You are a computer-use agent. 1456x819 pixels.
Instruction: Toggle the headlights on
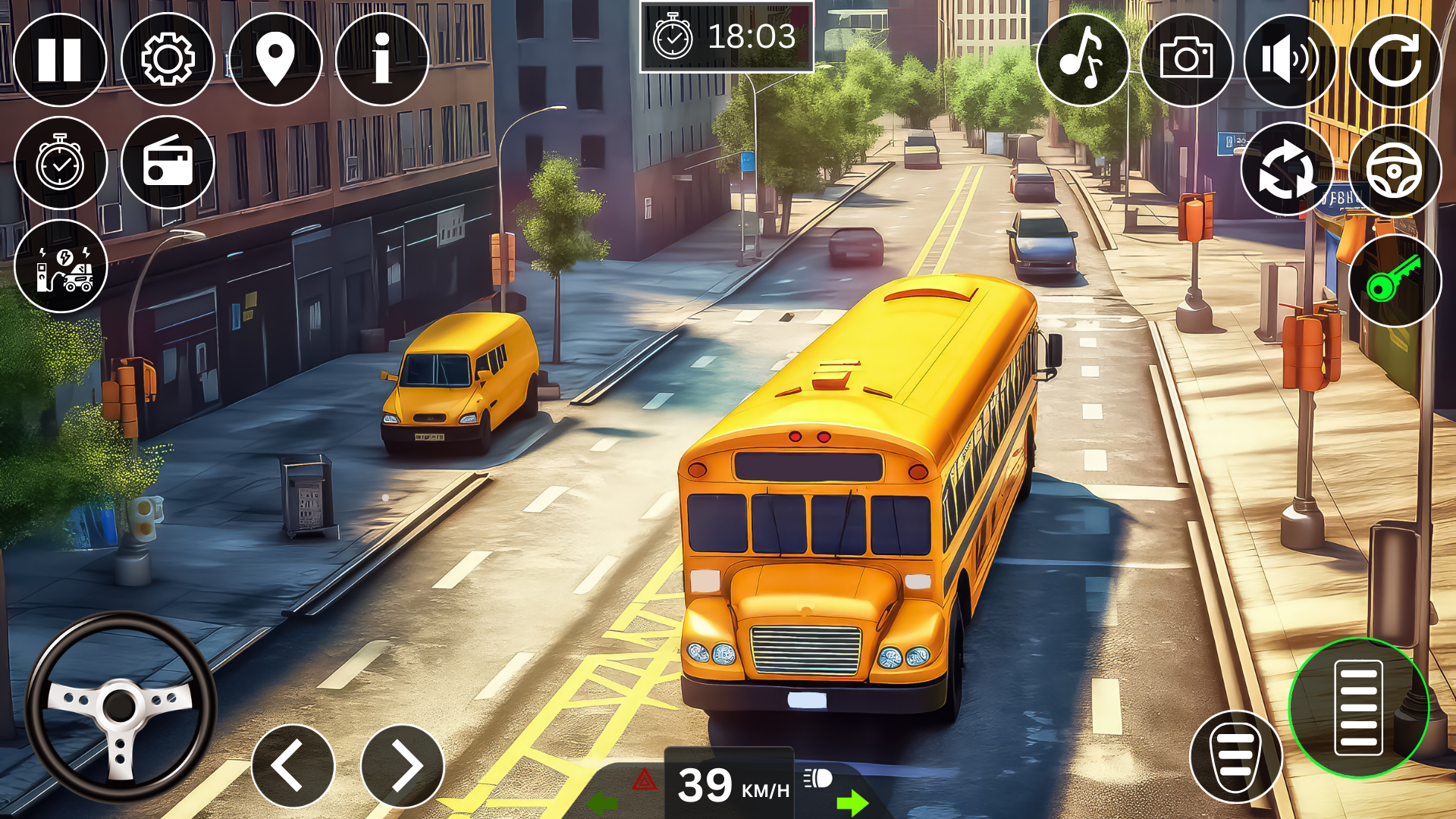(x=817, y=778)
